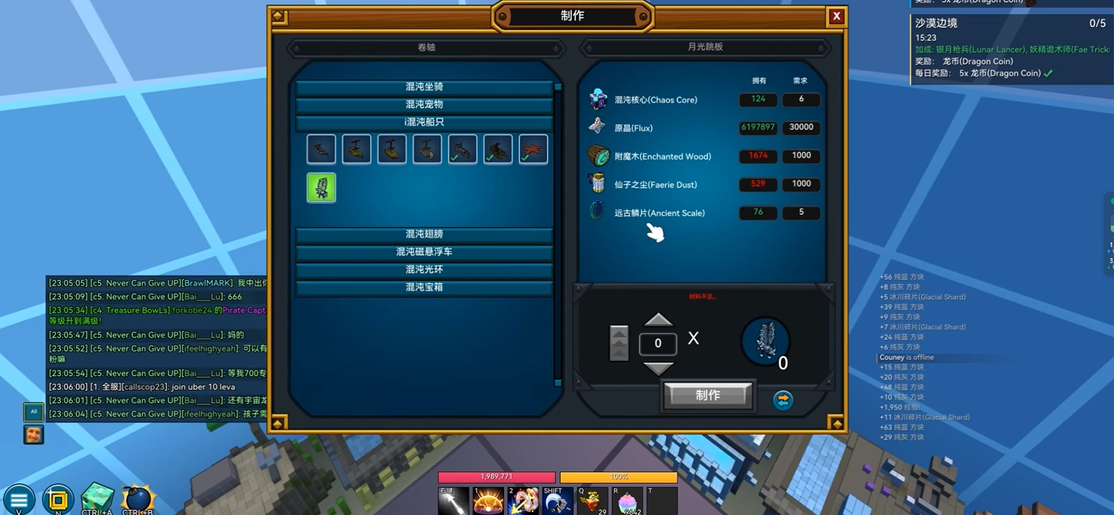Open the 混沌宝箱 recipe category
Image resolution: width=1114 pixels, height=515 pixels.
[x=424, y=288]
